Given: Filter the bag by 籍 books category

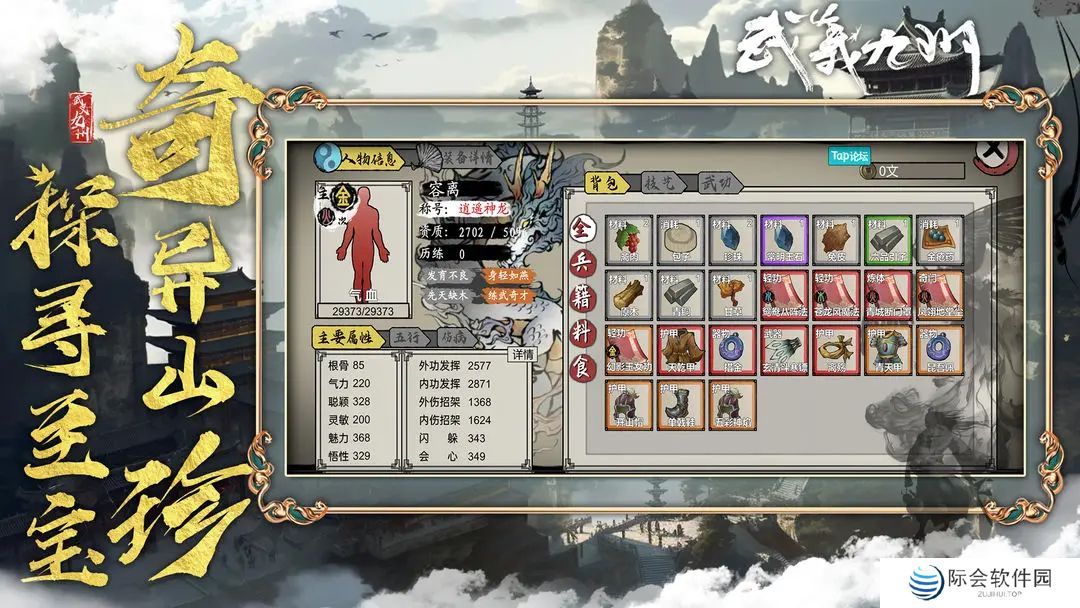Looking at the screenshot, I should [x=581, y=297].
